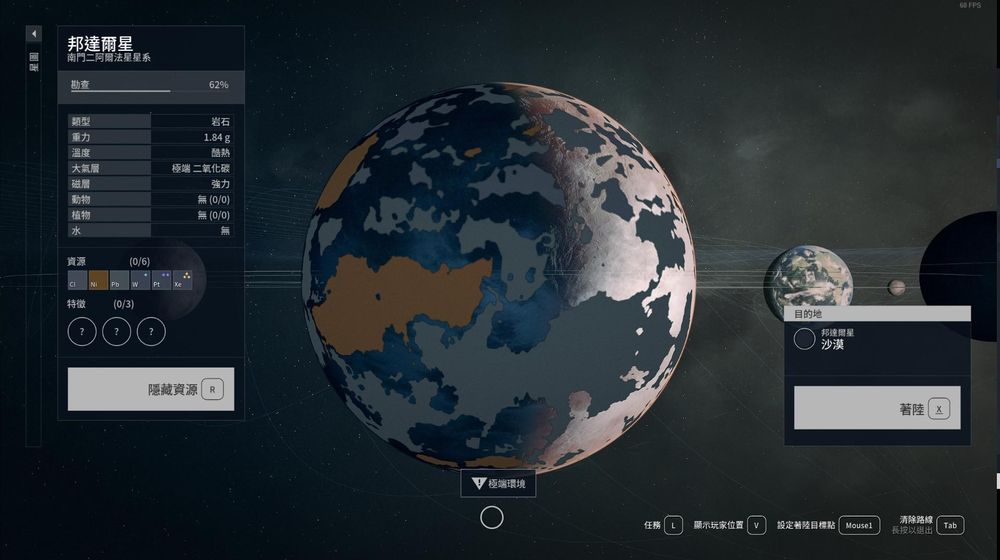This screenshot has height=560, width=1000.
Task: Pick the W tungsten resource tile
Action: (x=141, y=280)
